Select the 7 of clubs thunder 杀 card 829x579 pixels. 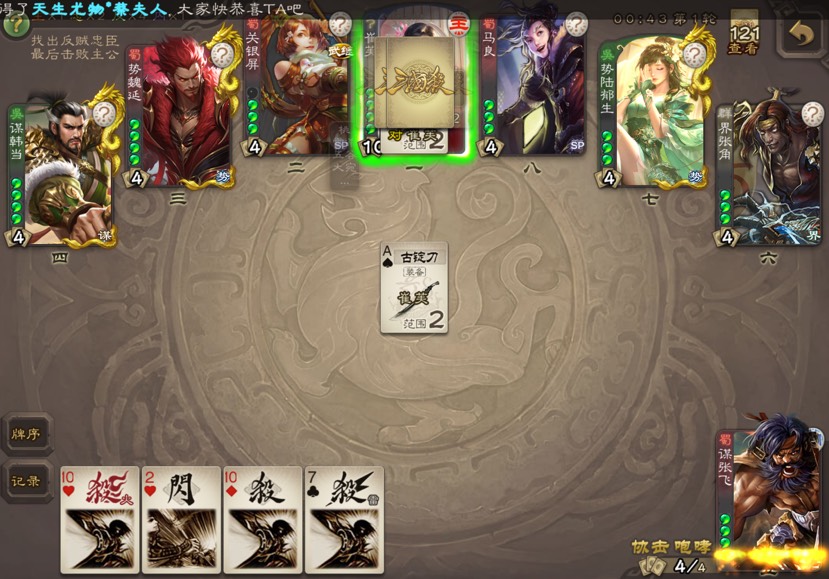coord(344,519)
